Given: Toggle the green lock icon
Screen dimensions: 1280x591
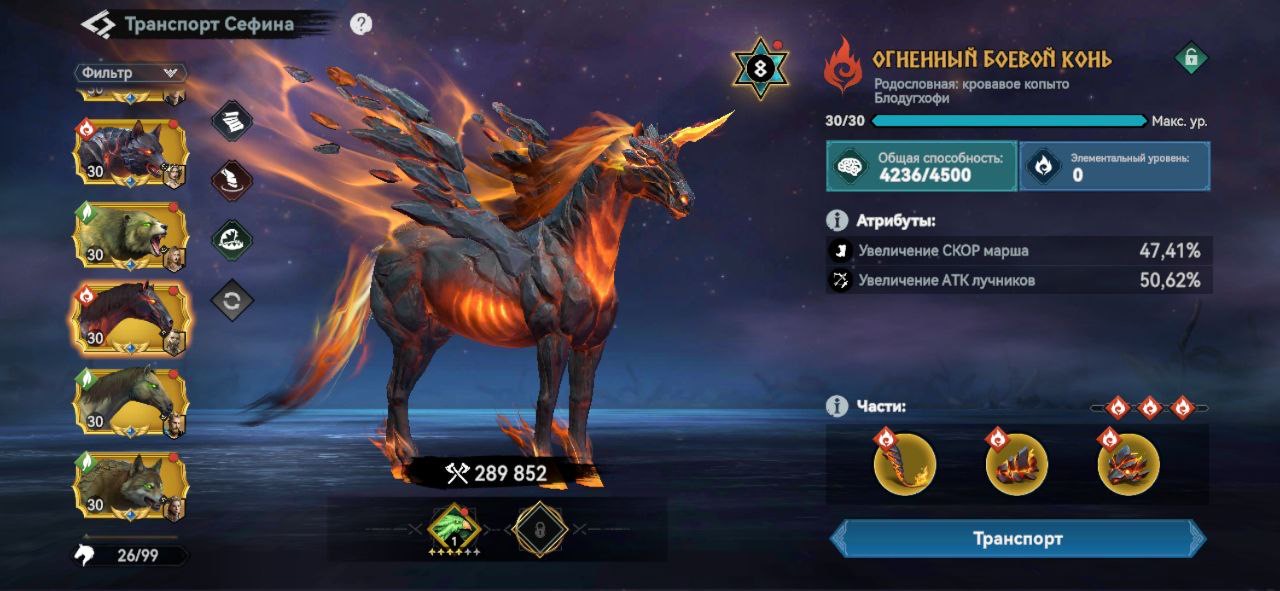Looking at the screenshot, I should pos(1190,58).
